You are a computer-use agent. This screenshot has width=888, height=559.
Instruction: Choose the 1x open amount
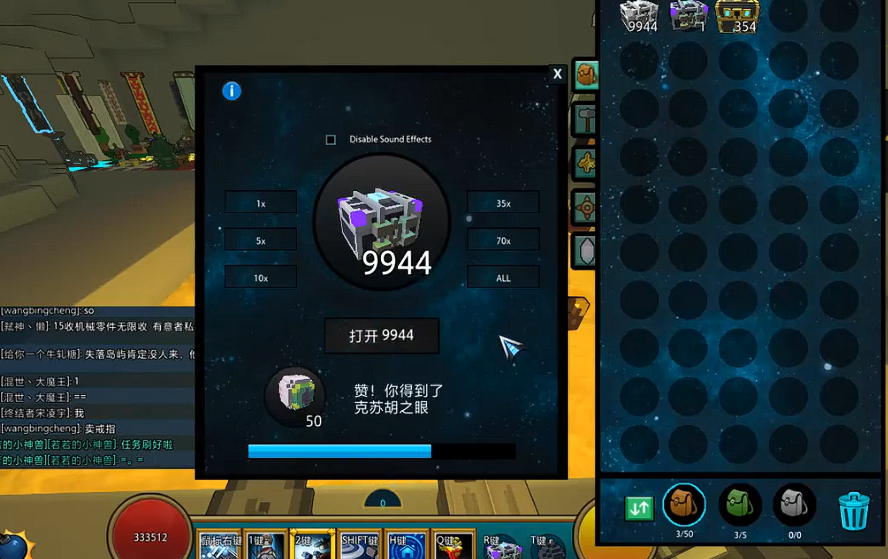click(x=261, y=203)
